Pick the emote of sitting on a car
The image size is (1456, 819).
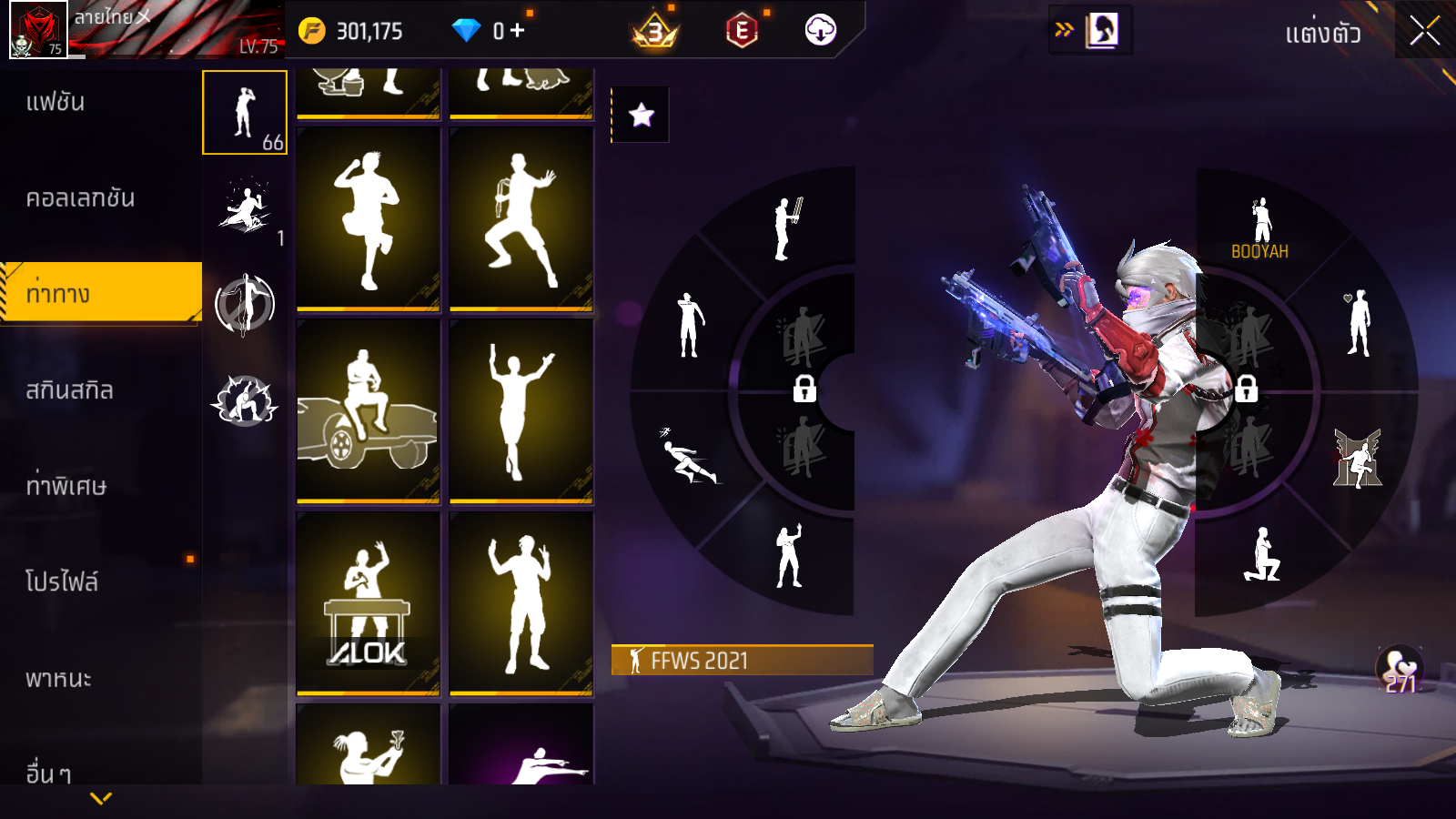tap(368, 411)
